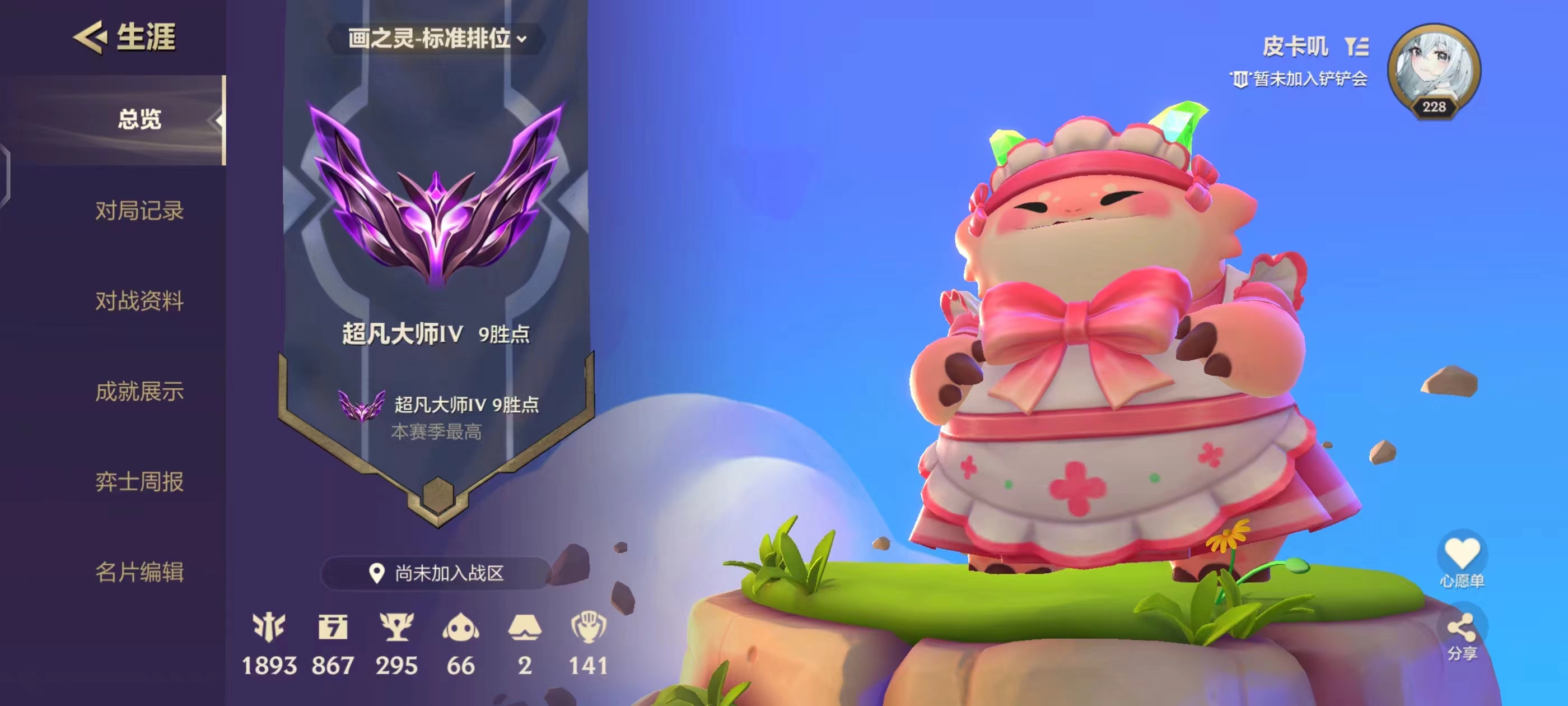
Task: Open the 弈士周报 tab
Action: [x=139, y=481]
